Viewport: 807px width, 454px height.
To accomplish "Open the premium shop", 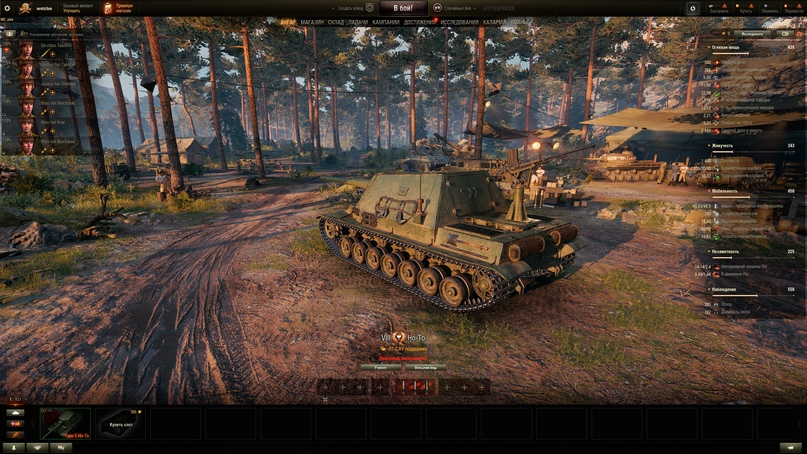I will click(x=119, y=8).
